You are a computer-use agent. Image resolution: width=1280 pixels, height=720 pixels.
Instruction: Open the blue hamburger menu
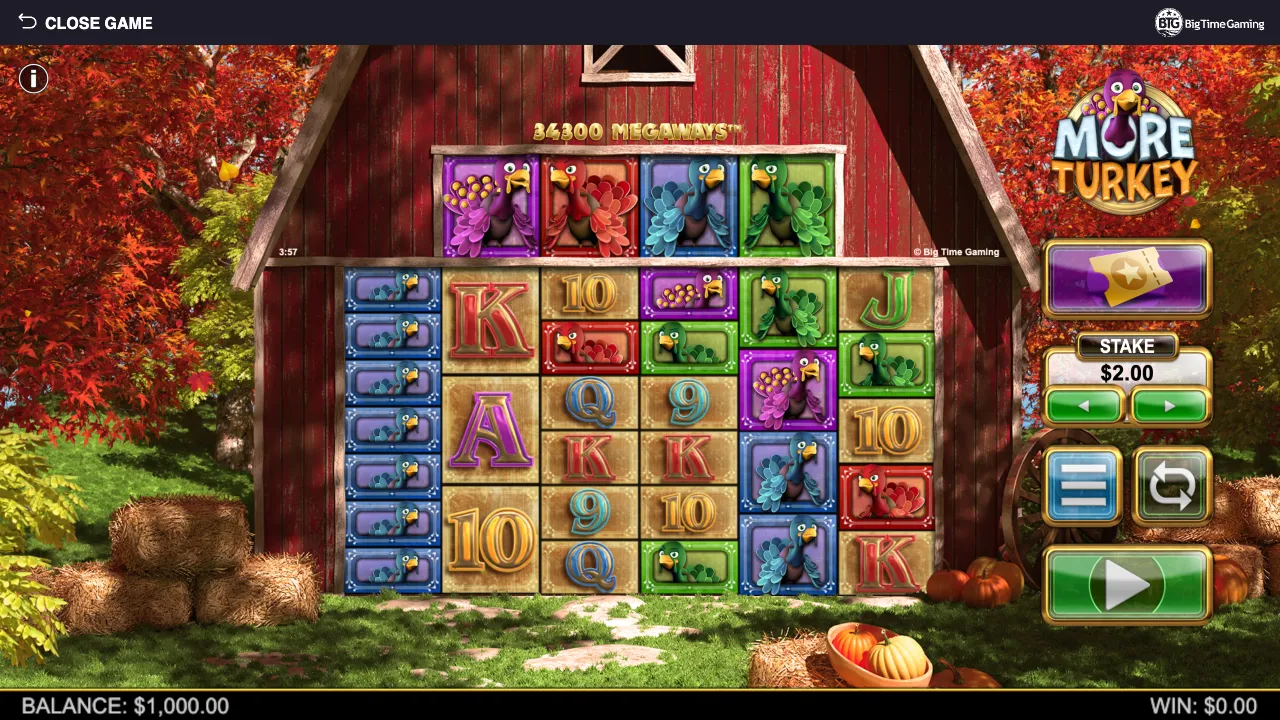1083,486
